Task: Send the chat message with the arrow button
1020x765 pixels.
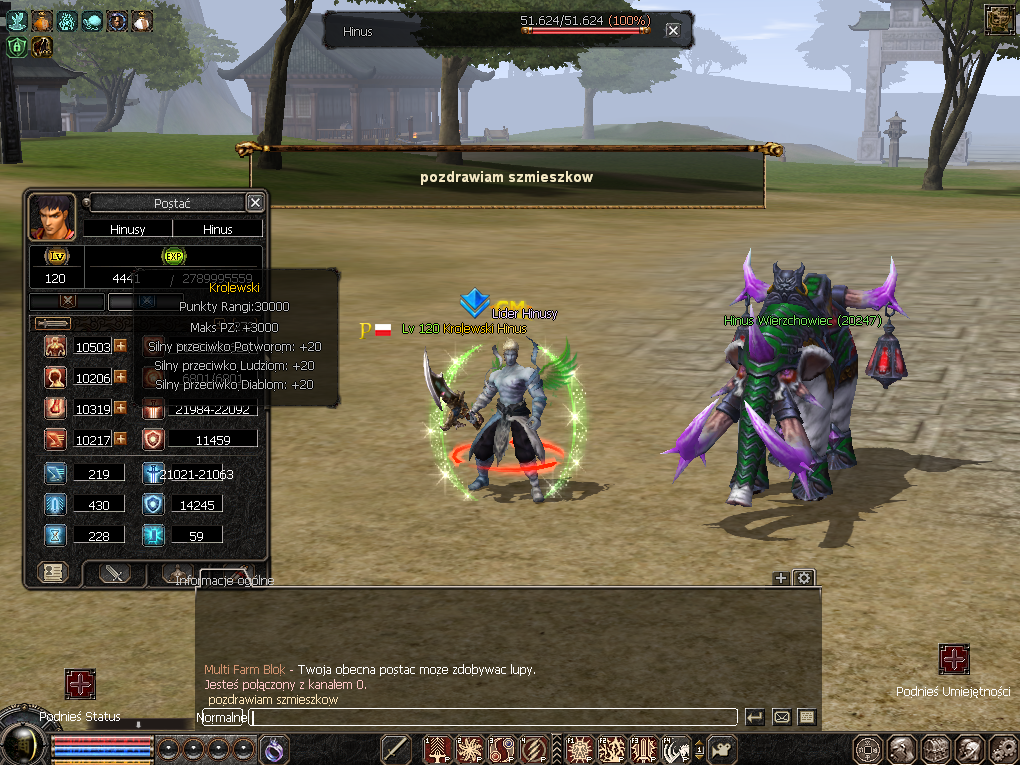Action: (755, 717)
